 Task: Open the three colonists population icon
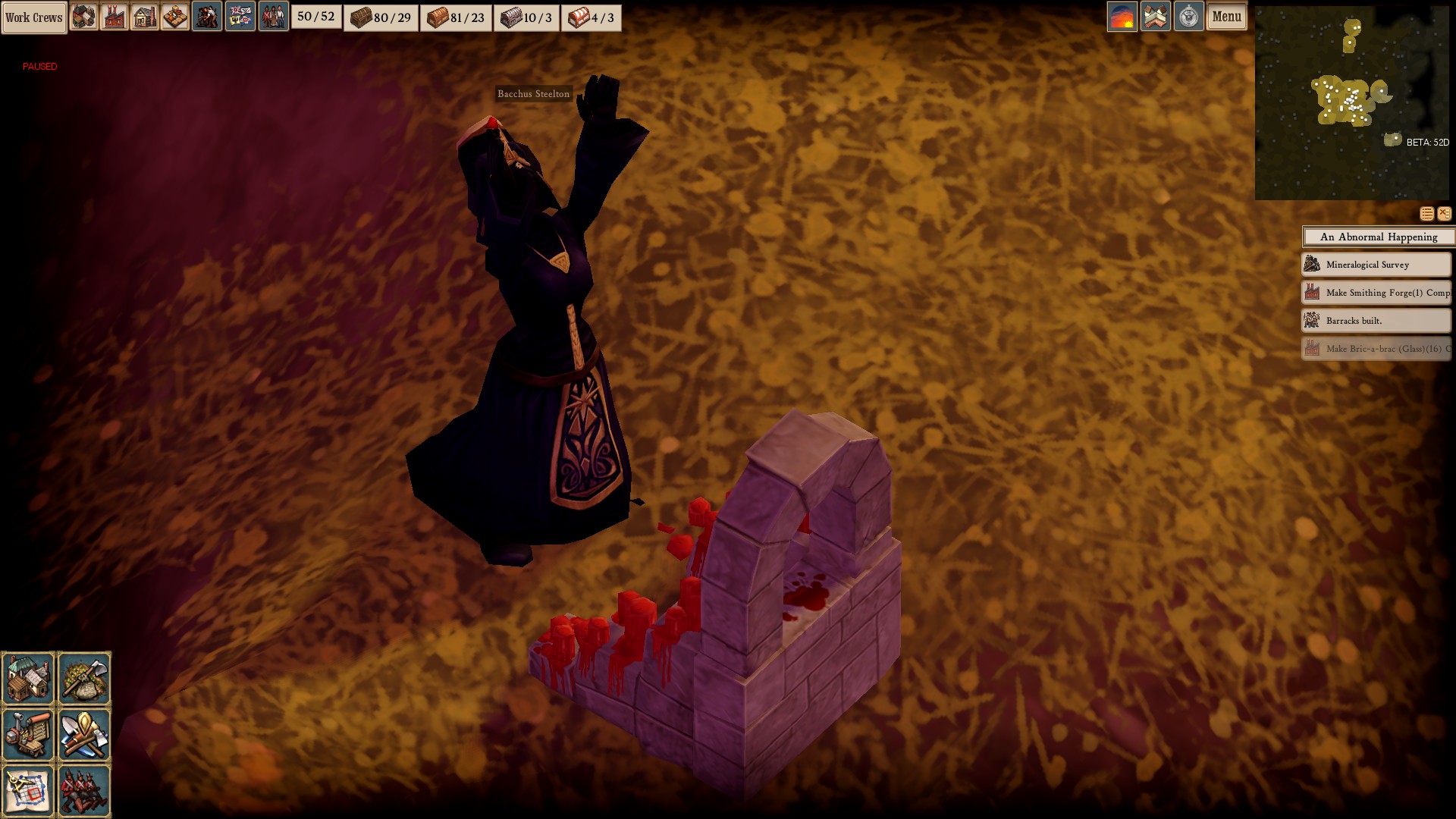273,17
